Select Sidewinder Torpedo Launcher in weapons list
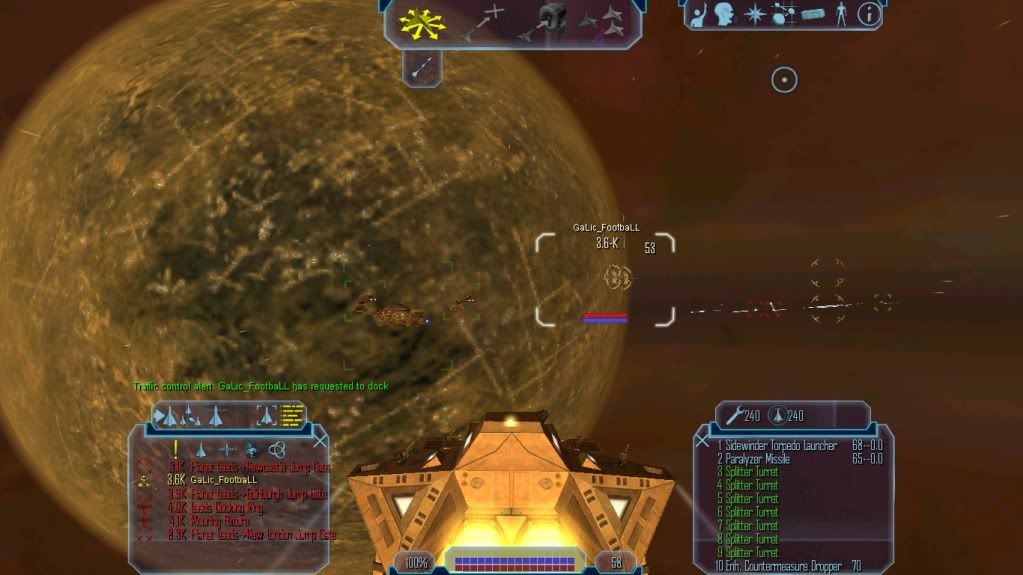1023x575 pixels. (x=781, y=445)
